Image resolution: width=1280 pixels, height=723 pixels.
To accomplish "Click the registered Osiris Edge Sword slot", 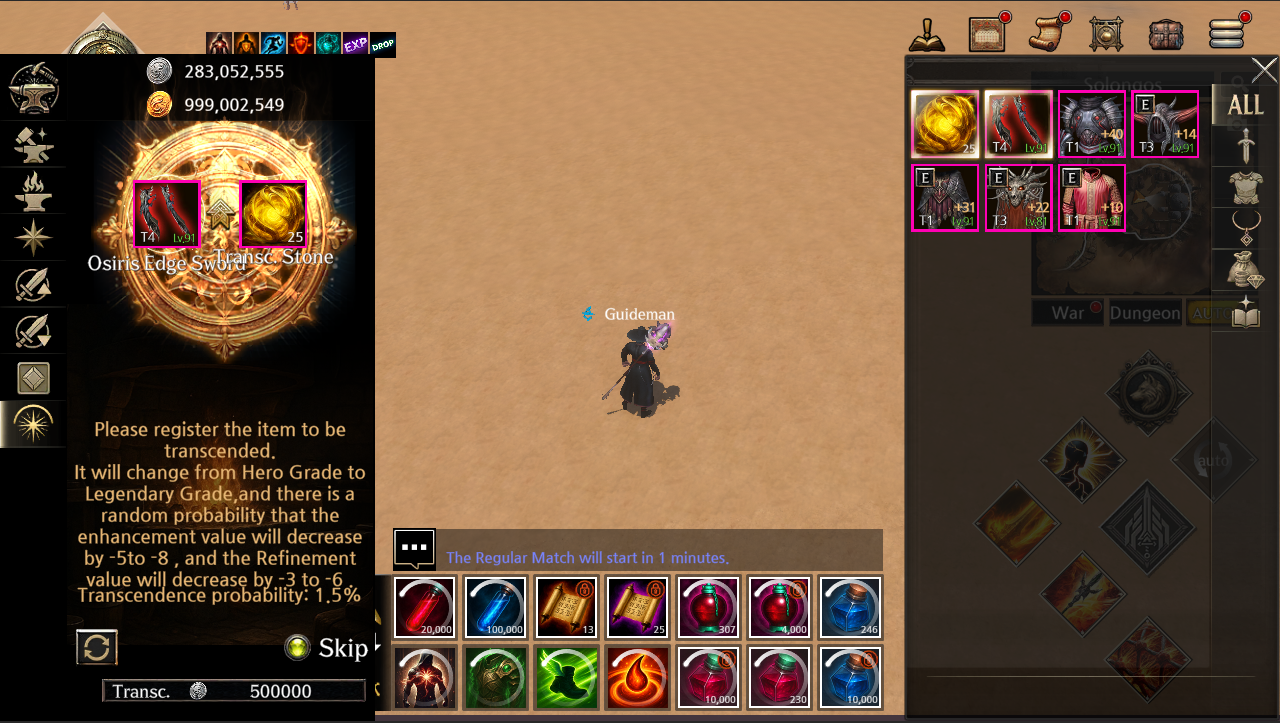I will tap(167, 214).
